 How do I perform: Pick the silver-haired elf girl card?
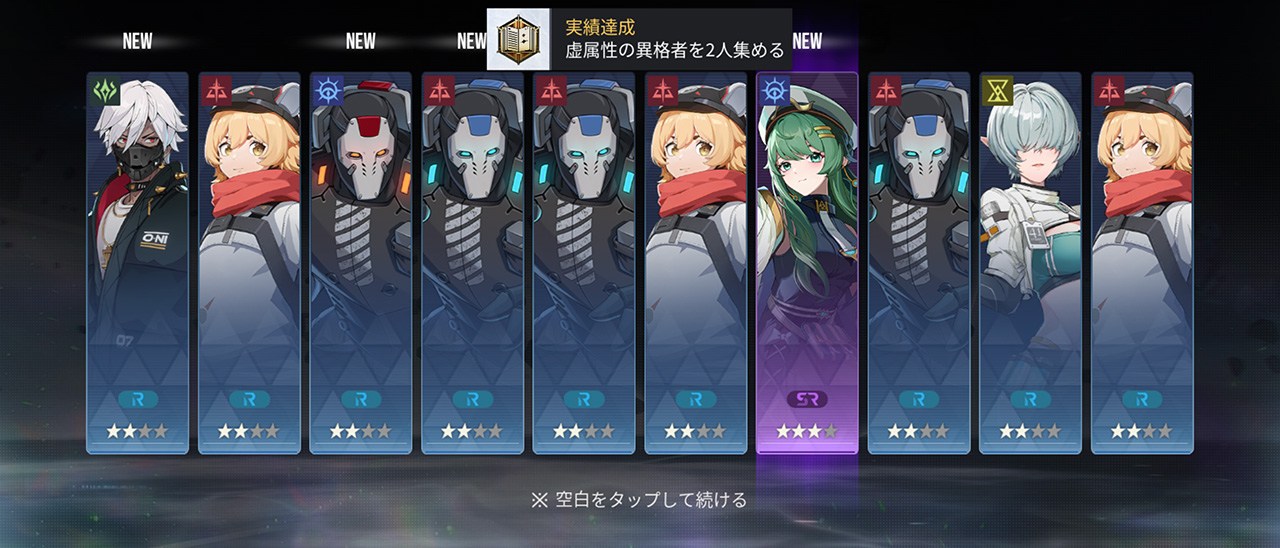pos(1029,262)
